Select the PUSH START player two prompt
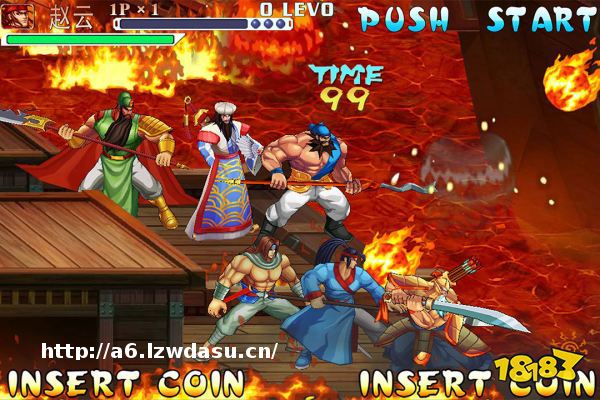Image resolution: width=600 pixels, height=400 pixels. coord(476,19)
